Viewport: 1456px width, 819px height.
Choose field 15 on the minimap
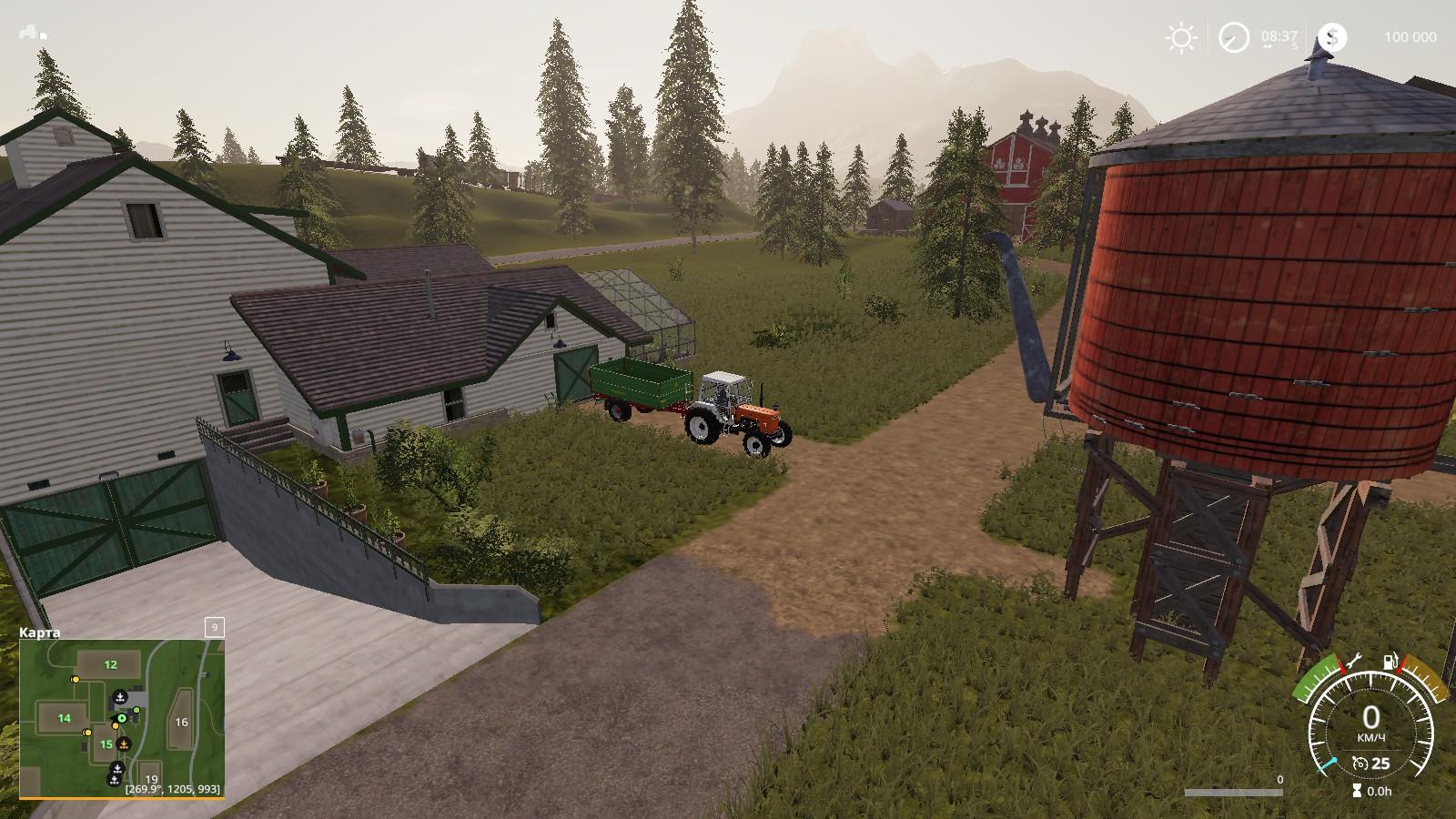(106, 744)
